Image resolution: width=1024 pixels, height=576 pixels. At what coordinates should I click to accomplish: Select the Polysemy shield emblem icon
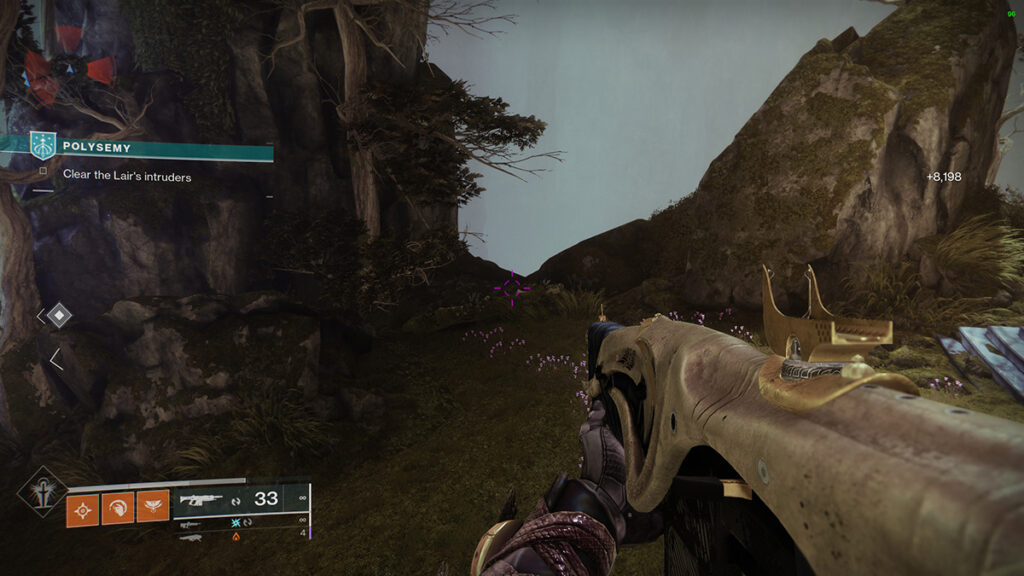[42, 146]
